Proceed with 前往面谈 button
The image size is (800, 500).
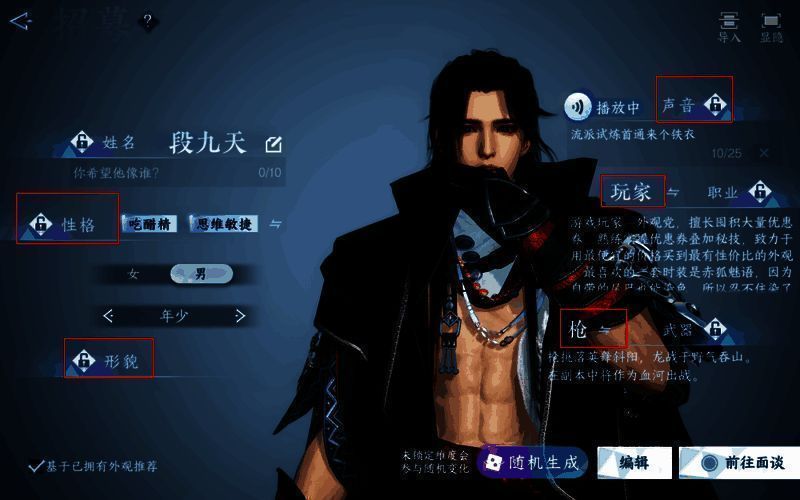coord(741,462)
